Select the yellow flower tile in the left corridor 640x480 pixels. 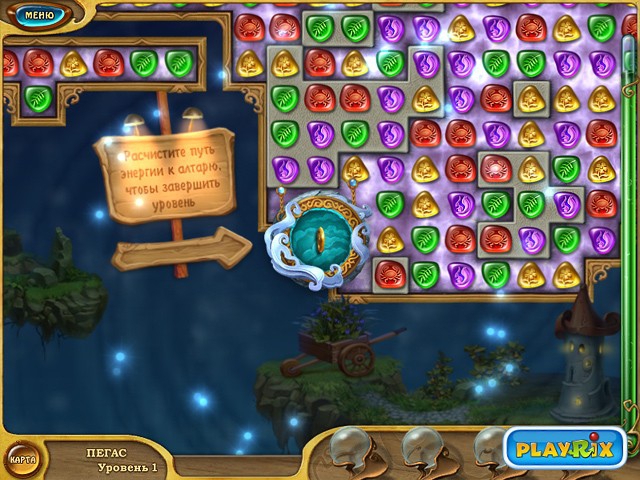74,64
